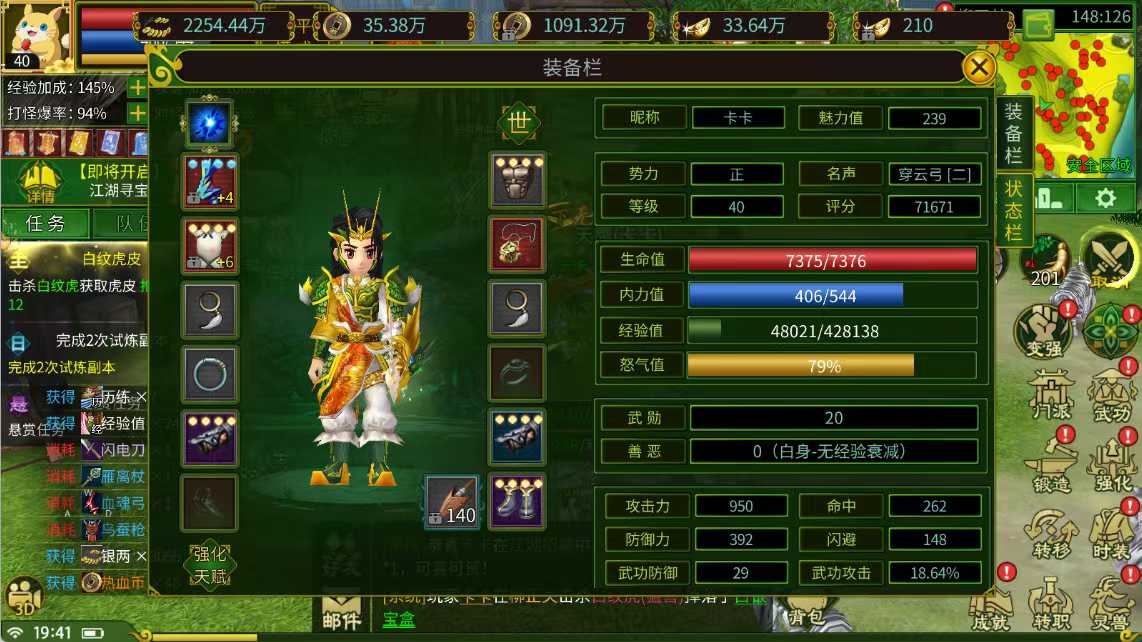
Task: Open the 锻造 forging menu
Action: coord(1050,464)
